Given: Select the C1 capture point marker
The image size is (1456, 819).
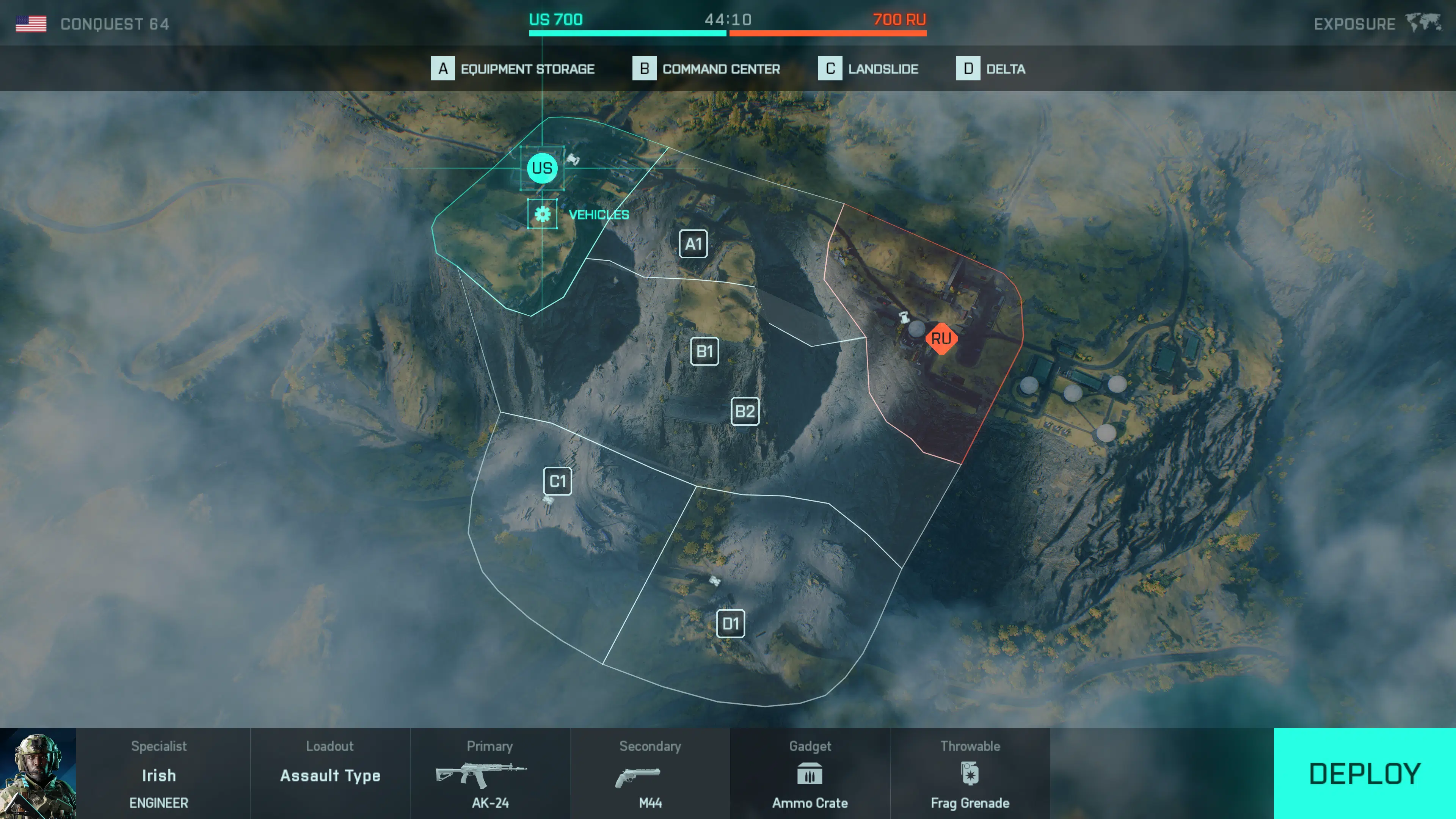Looking at the screenshot, I should click(557, 482).
